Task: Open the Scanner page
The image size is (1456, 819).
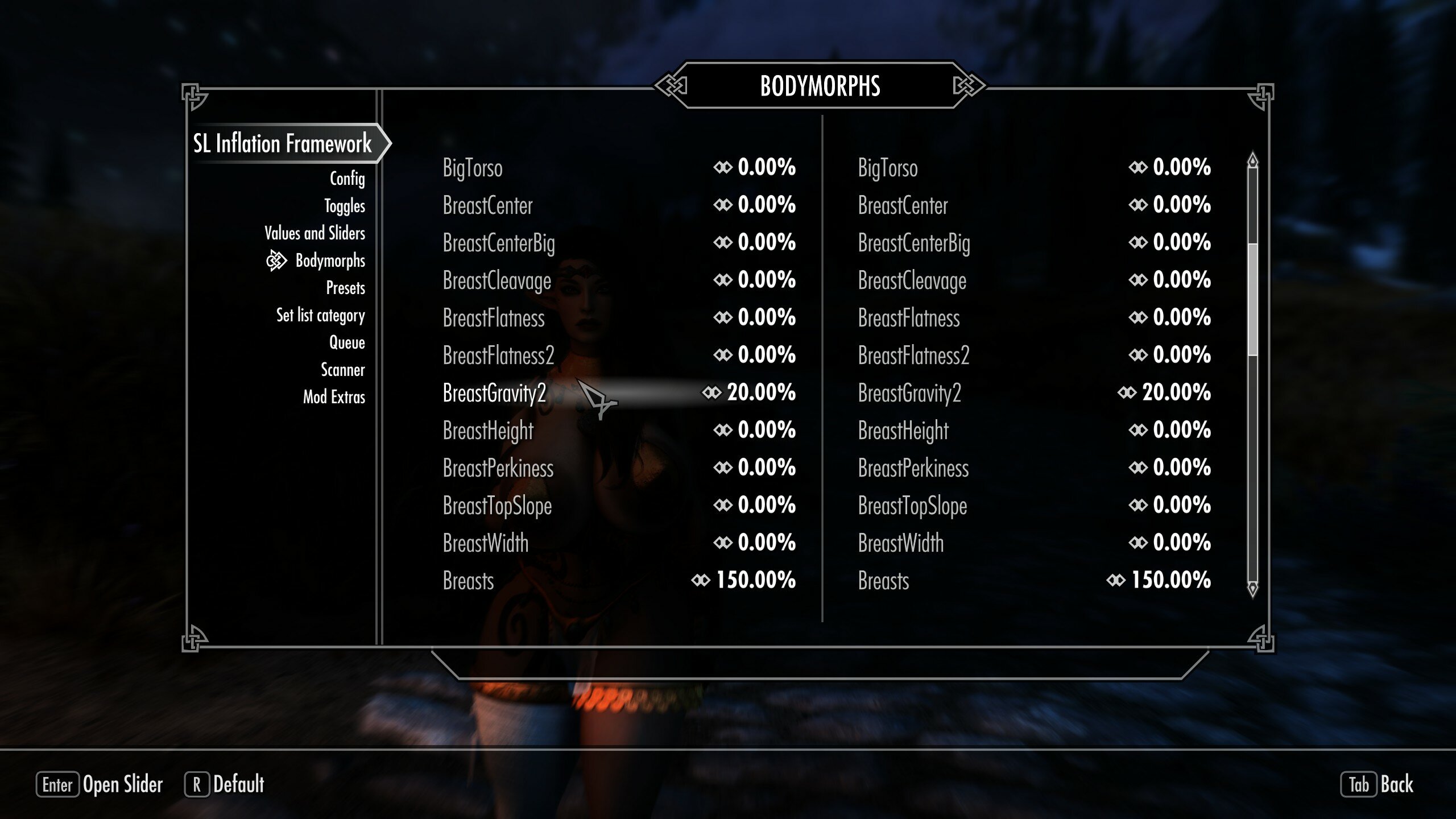Action: [342, 370]
